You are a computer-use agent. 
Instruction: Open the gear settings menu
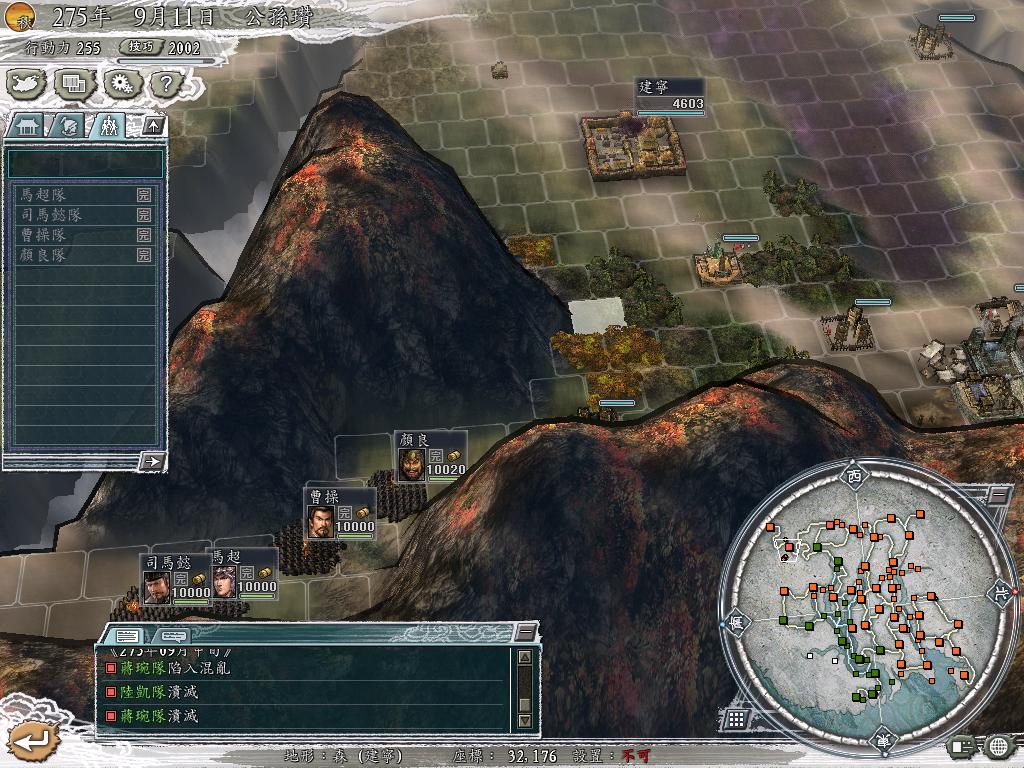coord(122,84)
